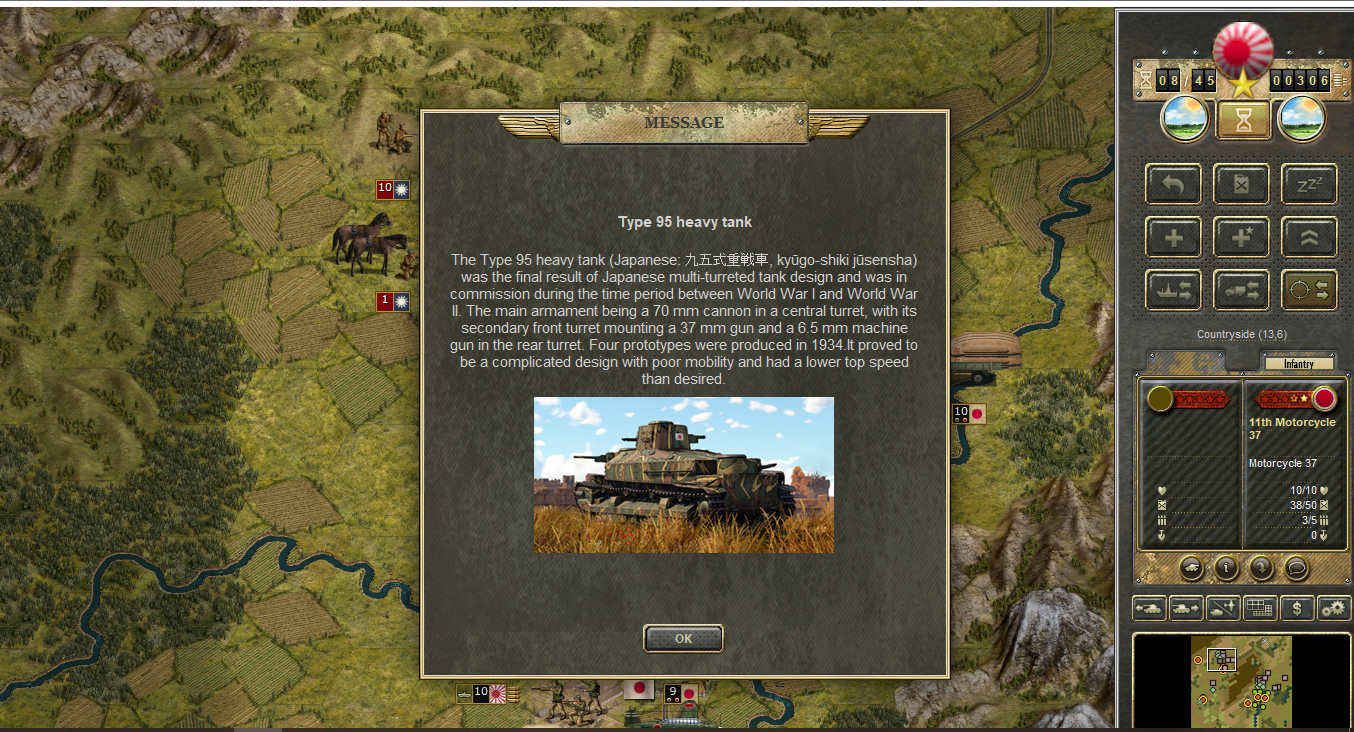Image resolution: width=1354 pixels, height=732 pixels.
Task: Click the plus-with-star elite replacements button
Action: 1241,238
